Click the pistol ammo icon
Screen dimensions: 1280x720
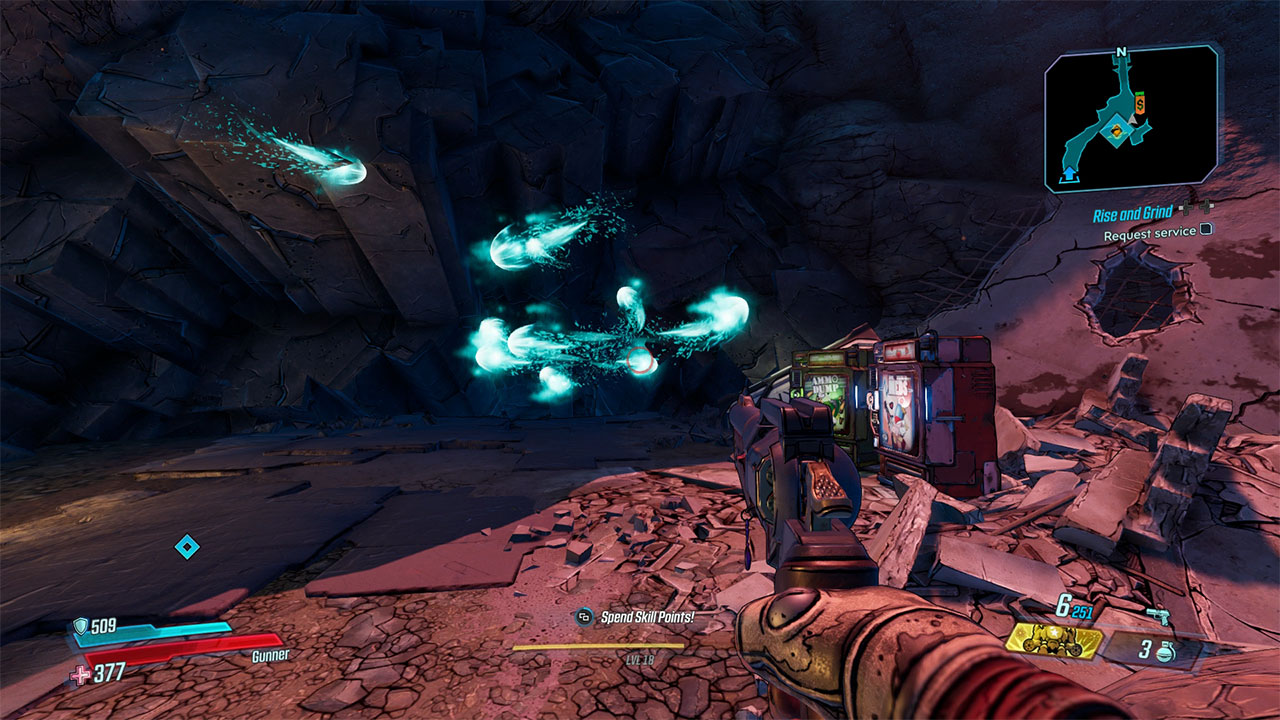pyautogui.click(x=1158, y=615)
